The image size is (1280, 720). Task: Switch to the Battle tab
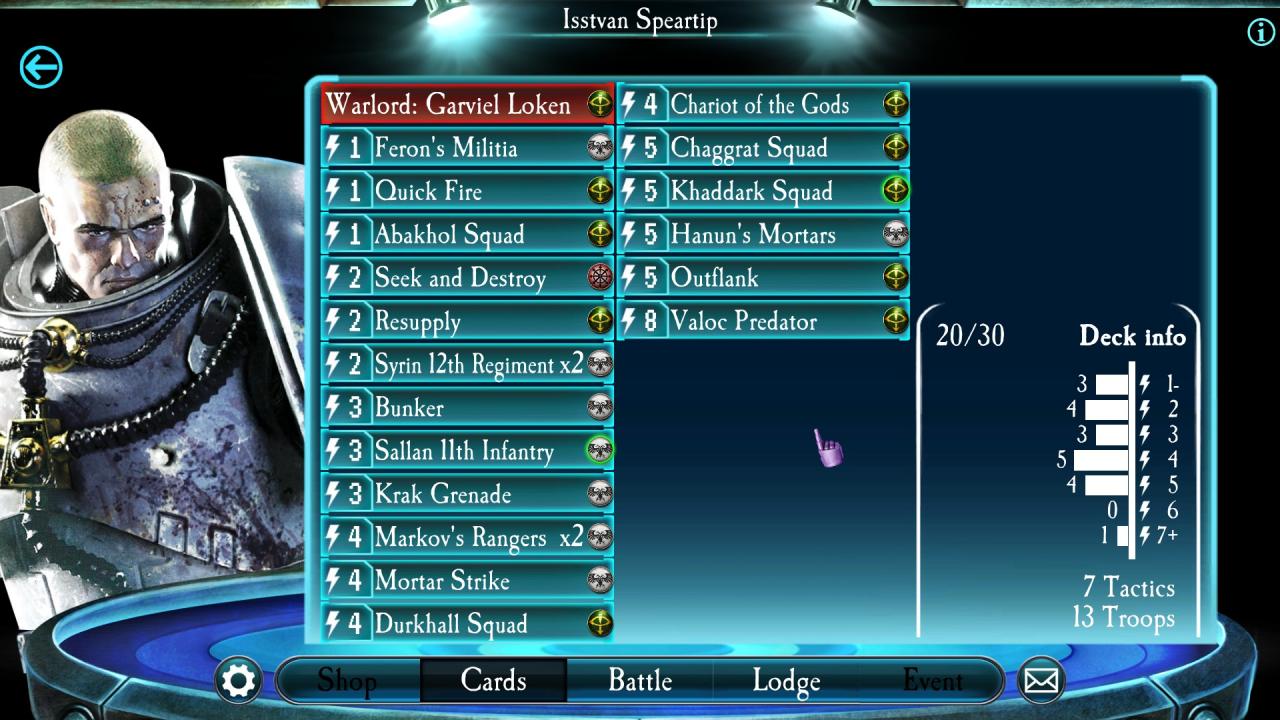pos(640,681)
